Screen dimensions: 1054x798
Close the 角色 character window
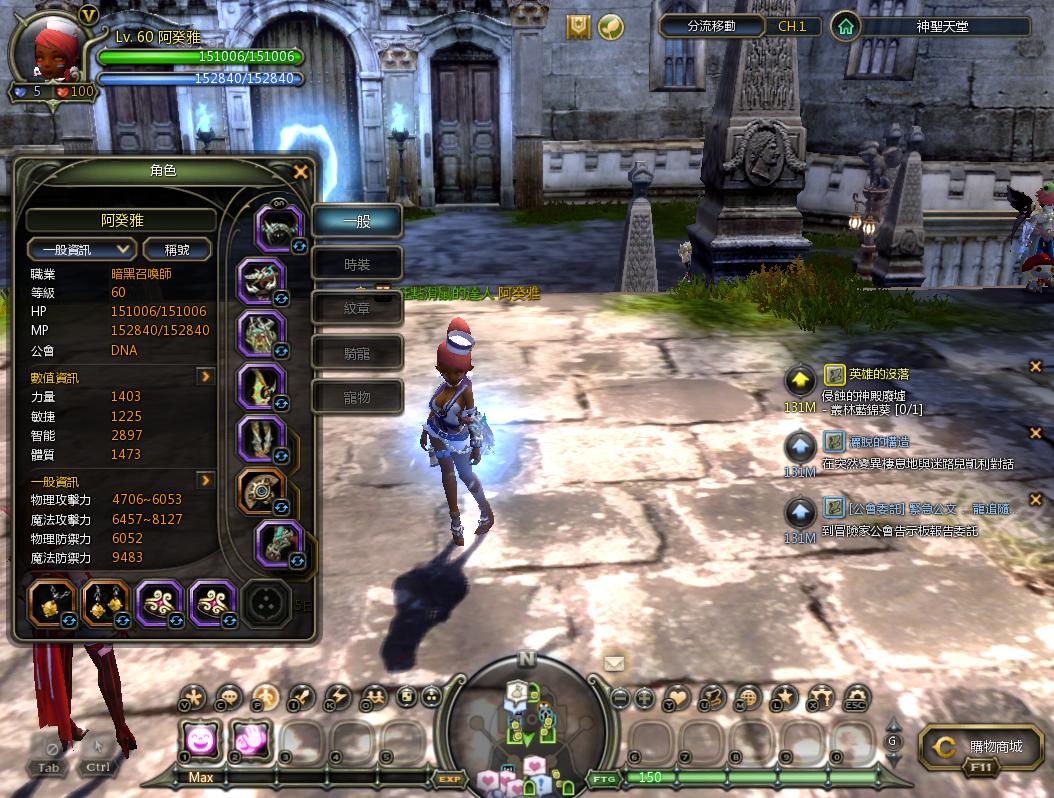click(300, 171)
